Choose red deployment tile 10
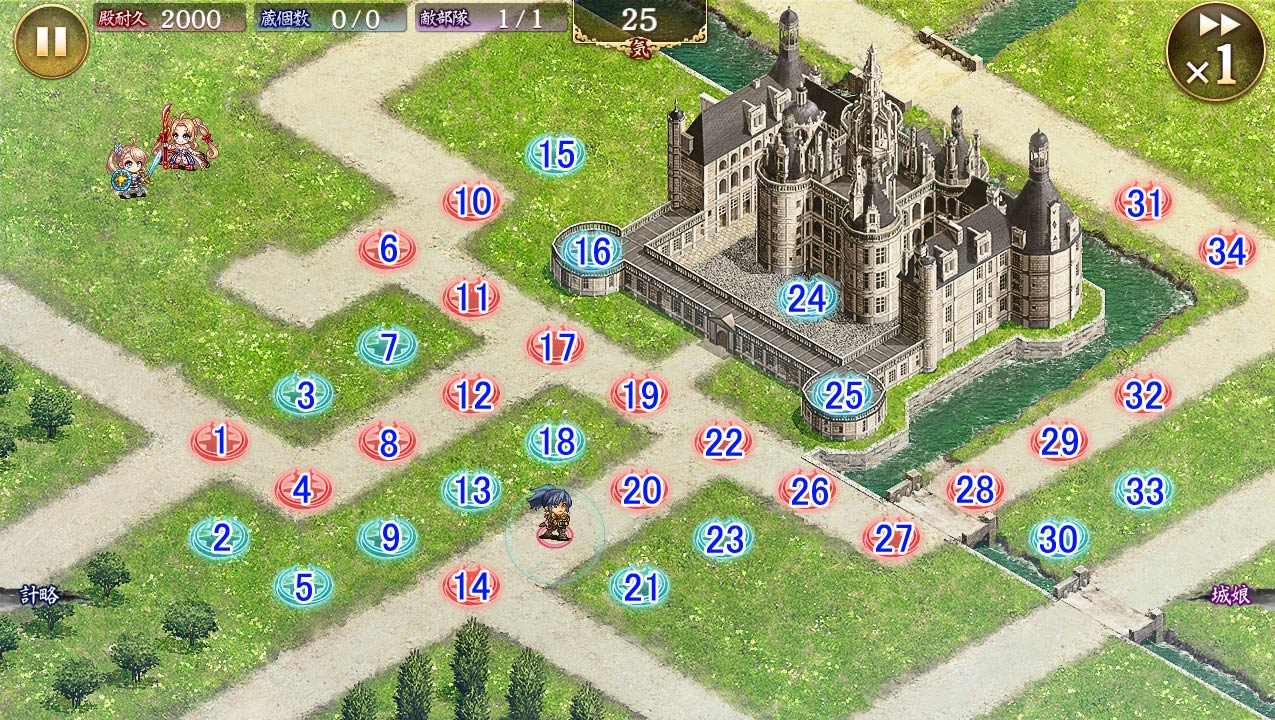1275x720 pixels. pos(472,203)
